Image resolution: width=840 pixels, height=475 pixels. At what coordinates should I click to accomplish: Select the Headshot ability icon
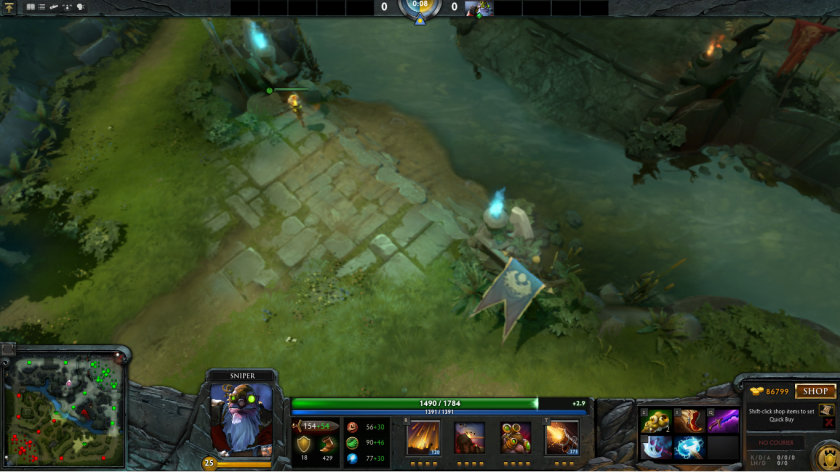pos(469,437)
